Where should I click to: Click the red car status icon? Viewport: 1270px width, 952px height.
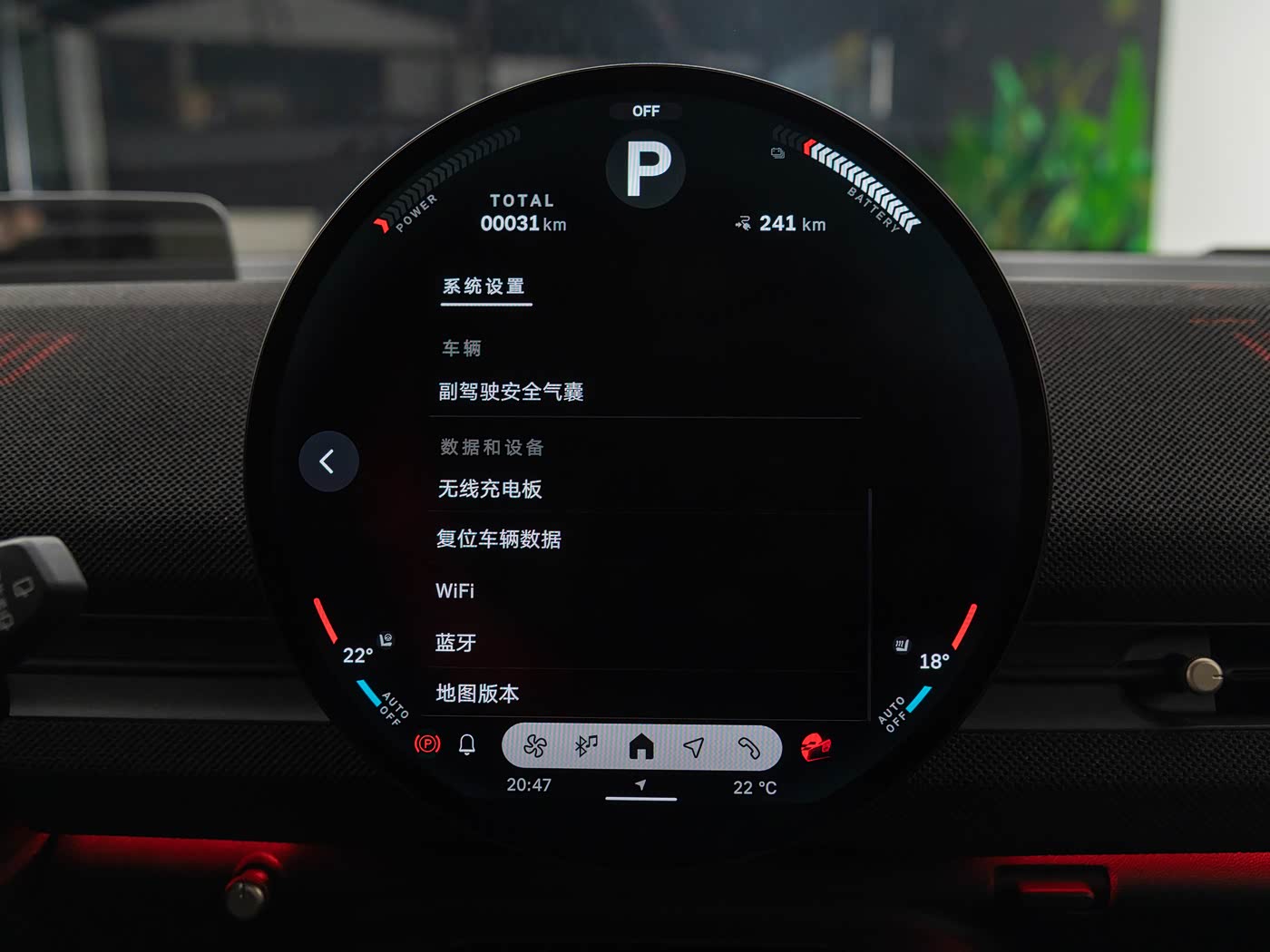pos(816,747)
